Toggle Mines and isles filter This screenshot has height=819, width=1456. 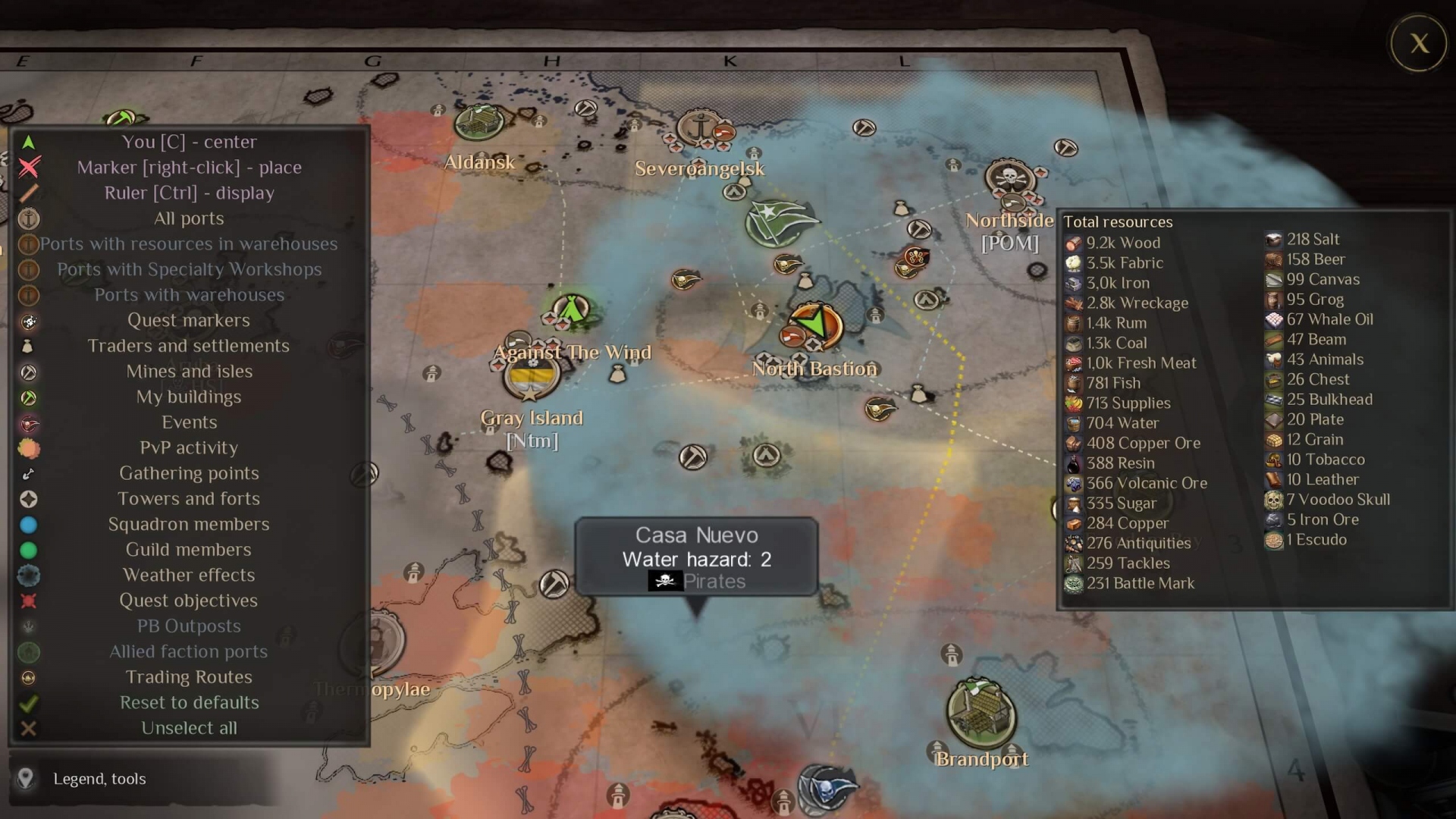pos(189,372)
